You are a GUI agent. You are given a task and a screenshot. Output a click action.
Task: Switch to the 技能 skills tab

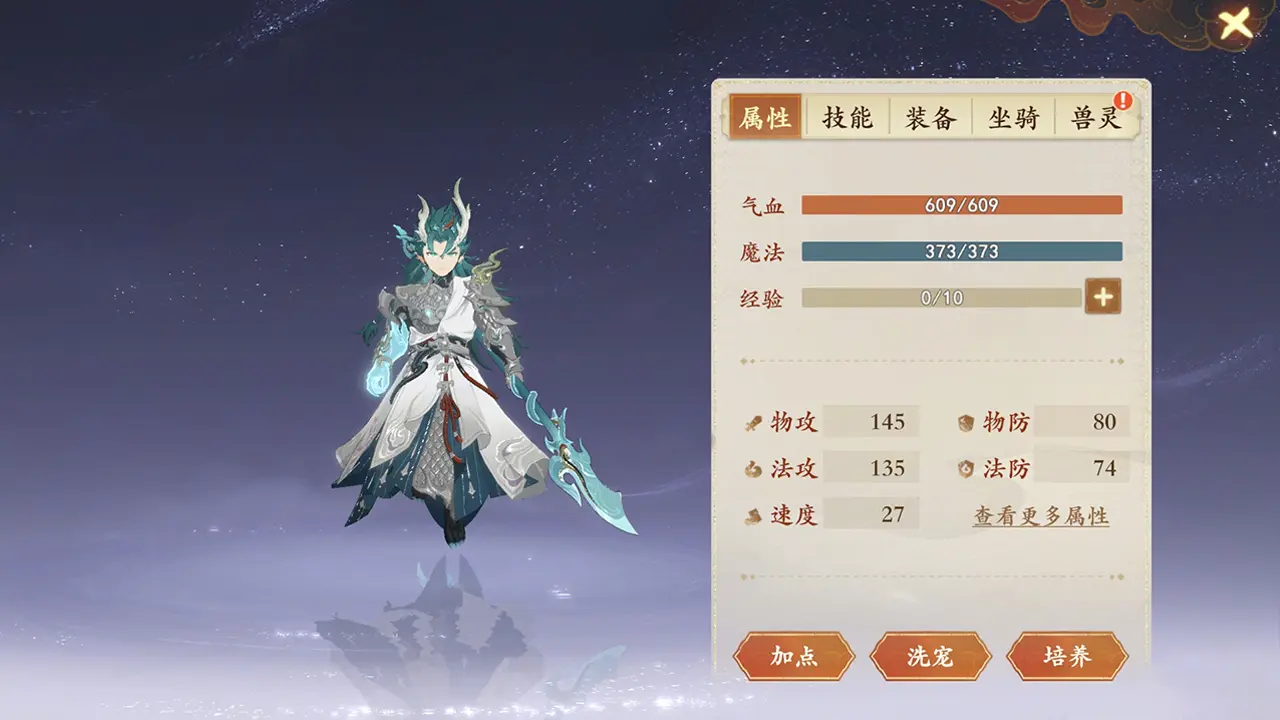(846, 117)
